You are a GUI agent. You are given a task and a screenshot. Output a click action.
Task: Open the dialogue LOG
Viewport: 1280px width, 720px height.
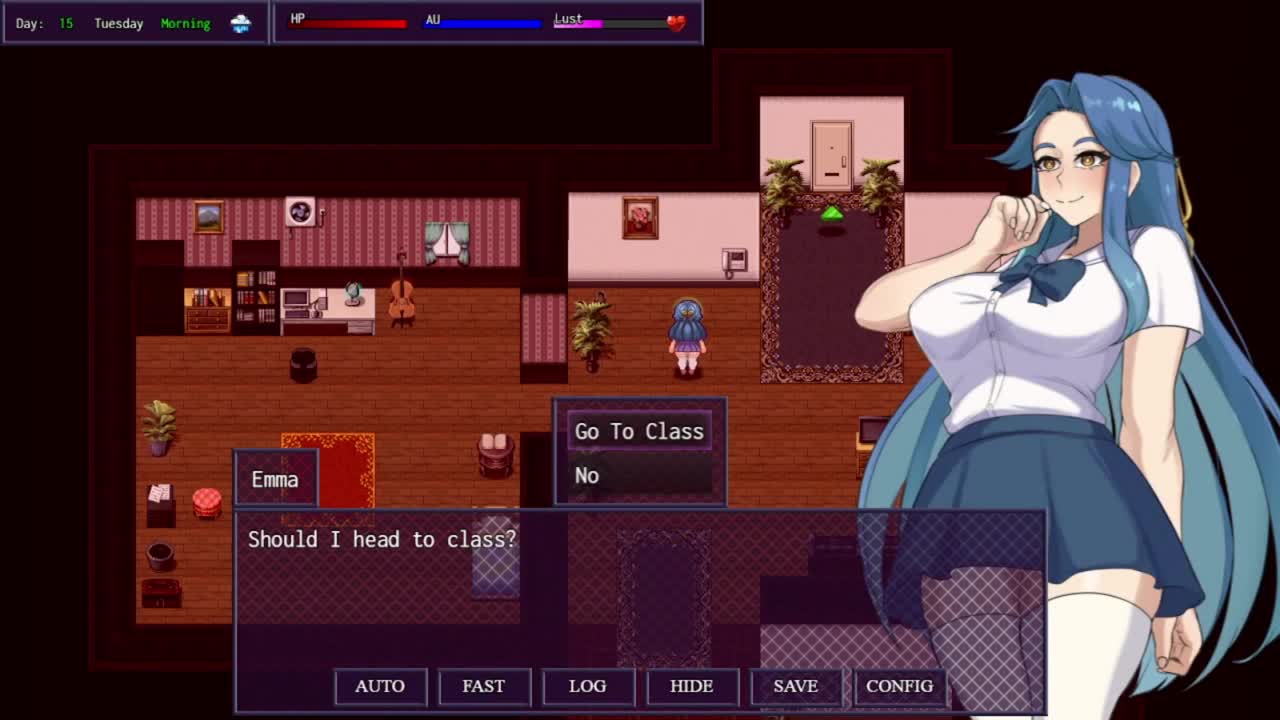pos(588,686)
